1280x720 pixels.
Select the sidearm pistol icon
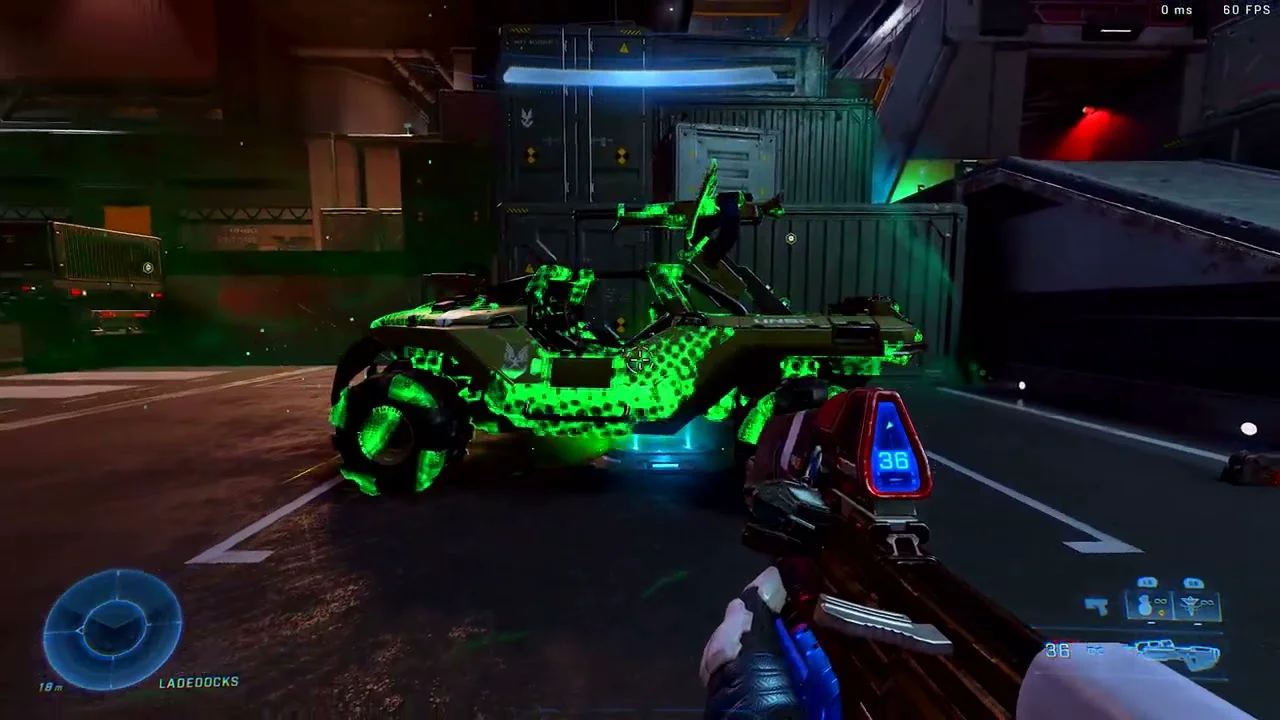coord(1097,605)
